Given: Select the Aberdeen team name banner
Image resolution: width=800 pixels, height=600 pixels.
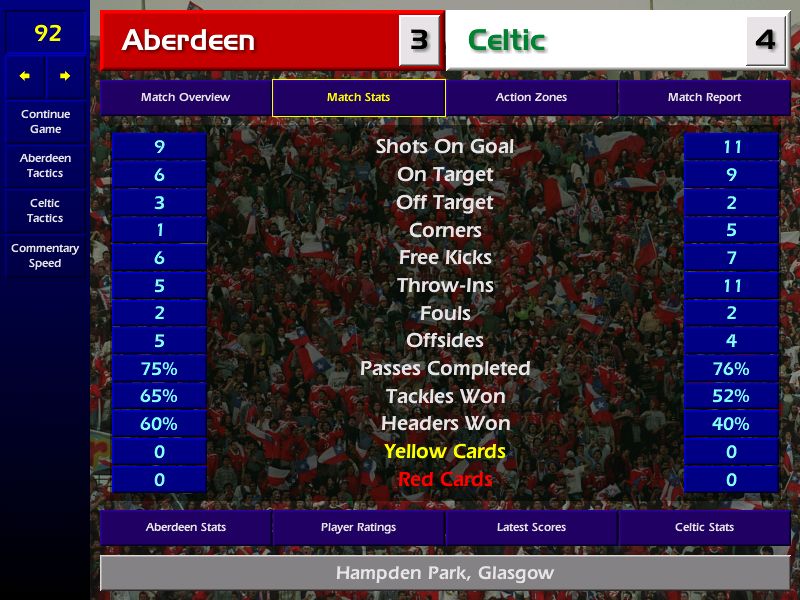Looking at the screenshot, I should (x=250, y=41).
